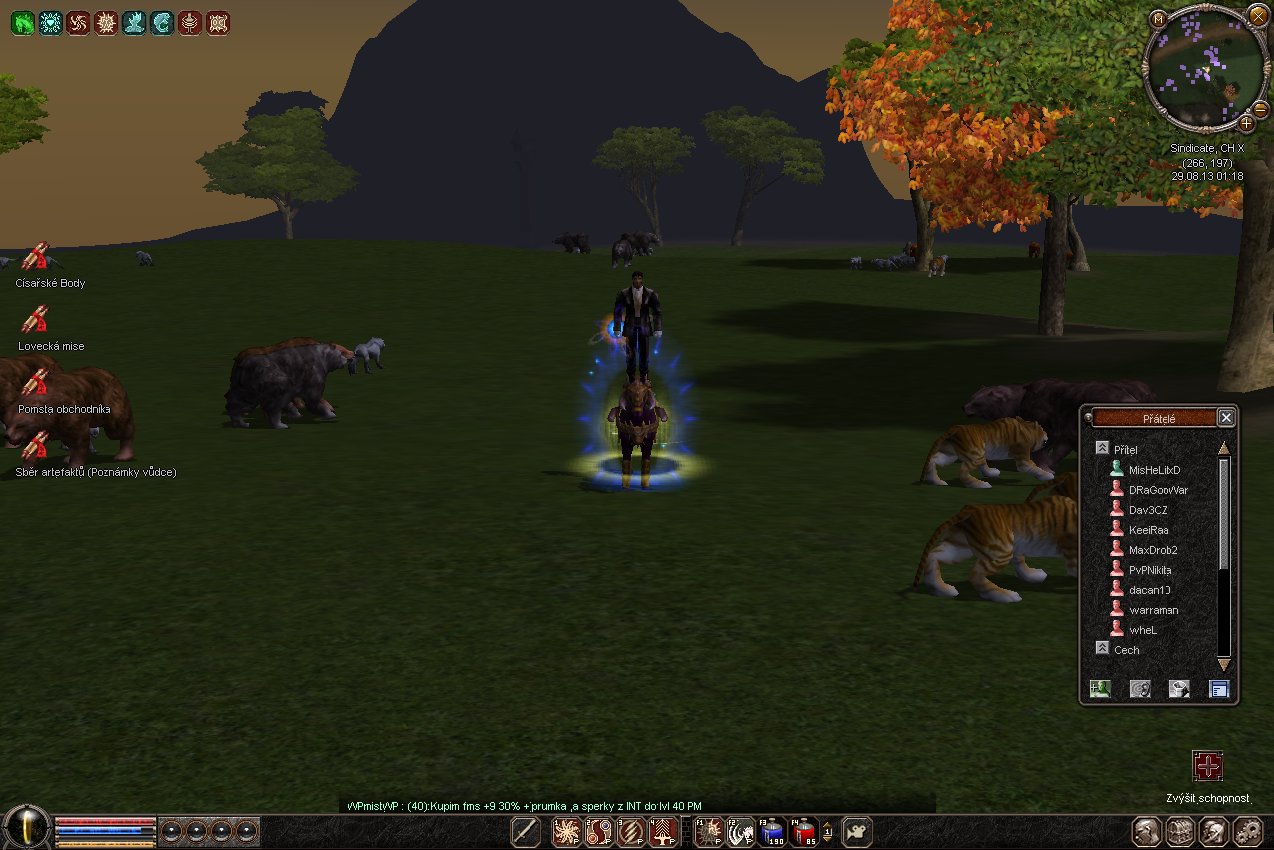Open the system settings gear button
1274x850 pixels.
[1246, 832]
